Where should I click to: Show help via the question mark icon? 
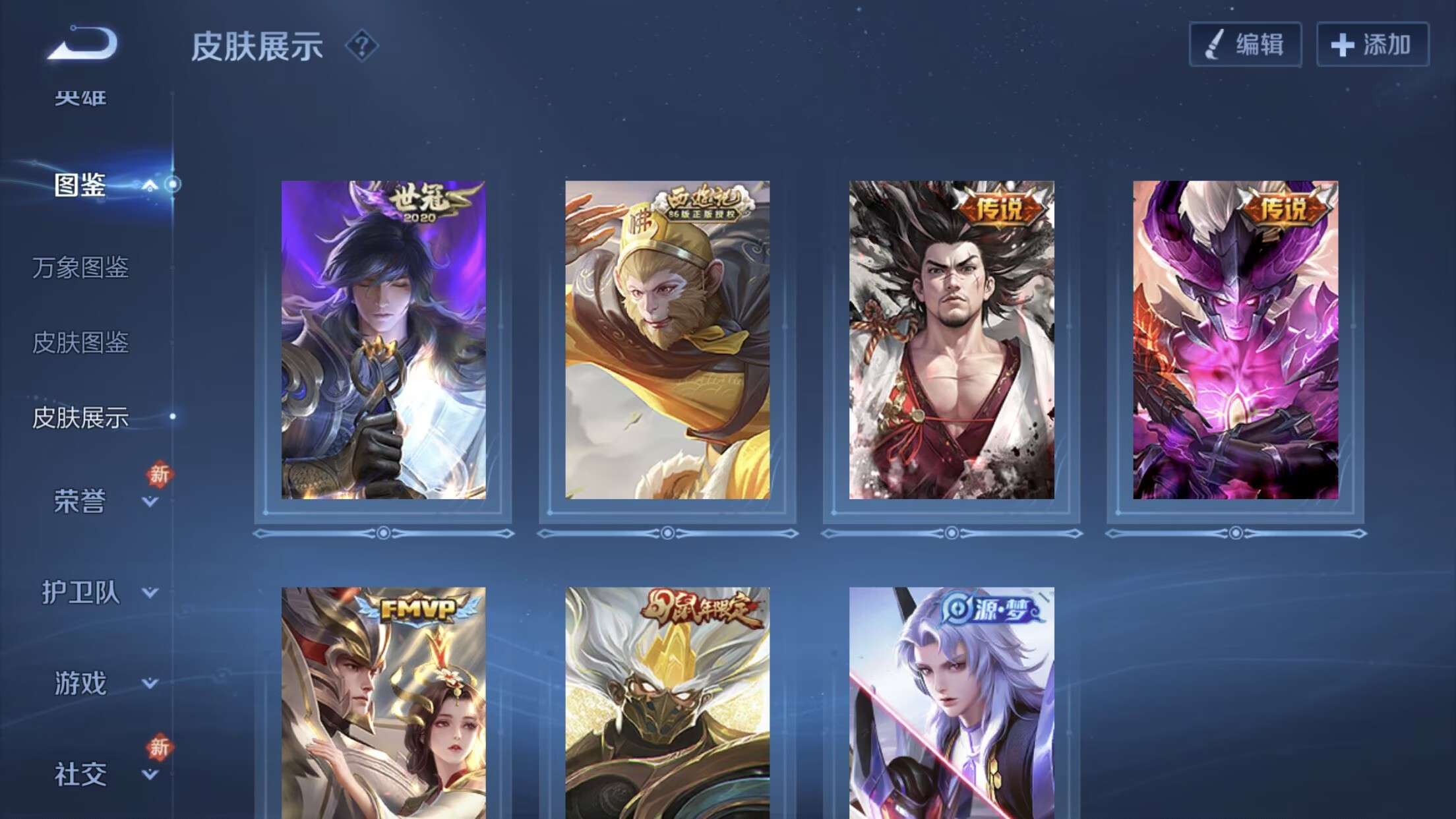pos(361,46)
